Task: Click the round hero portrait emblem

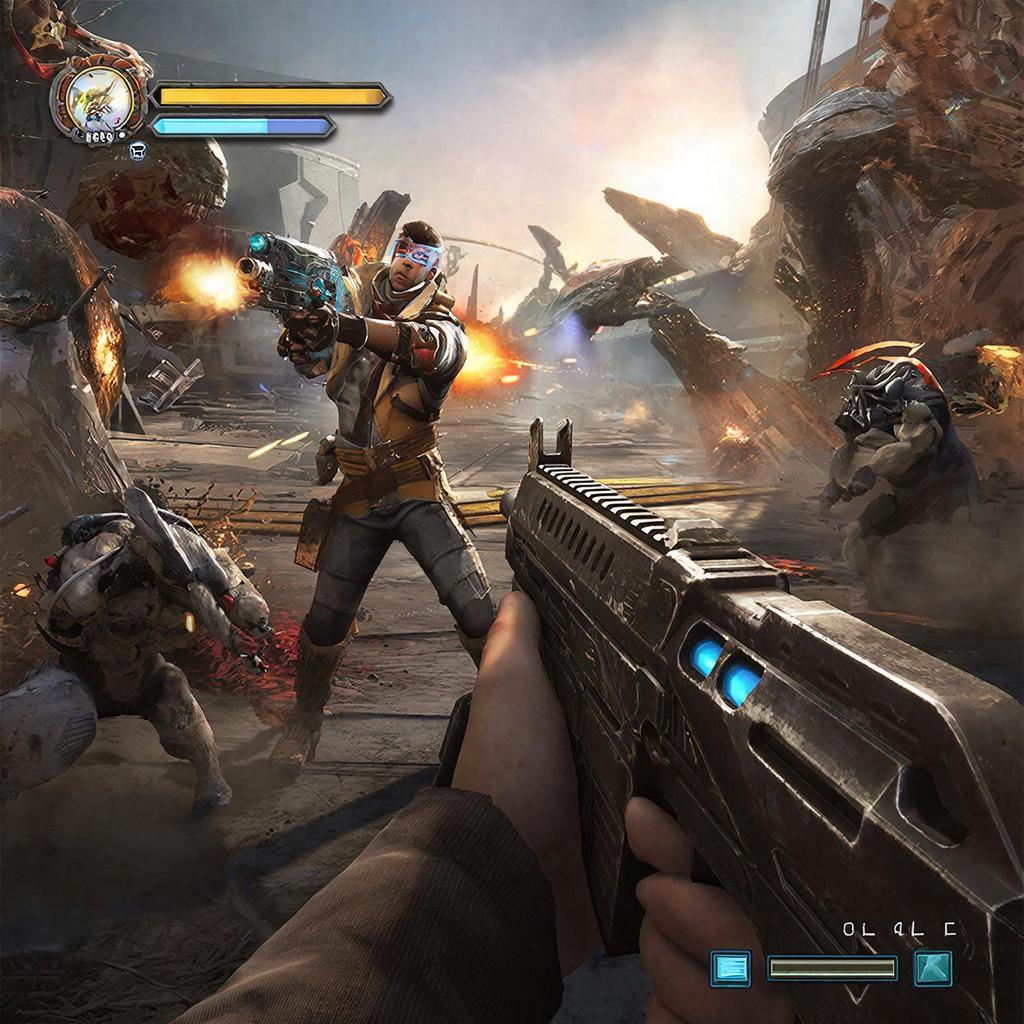Action: [x=99, y=100]
